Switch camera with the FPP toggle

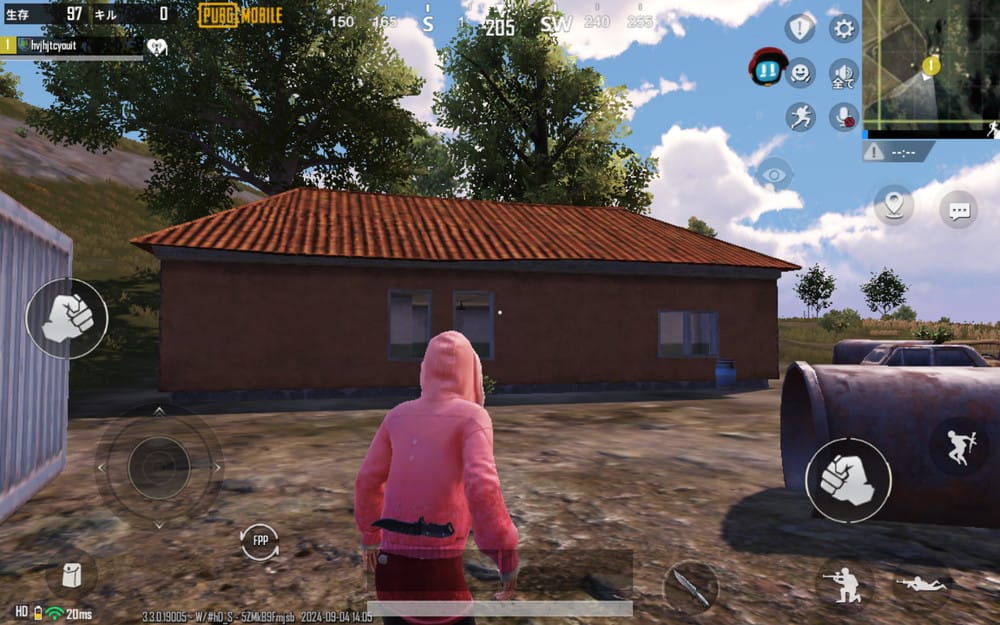[260, 541]
